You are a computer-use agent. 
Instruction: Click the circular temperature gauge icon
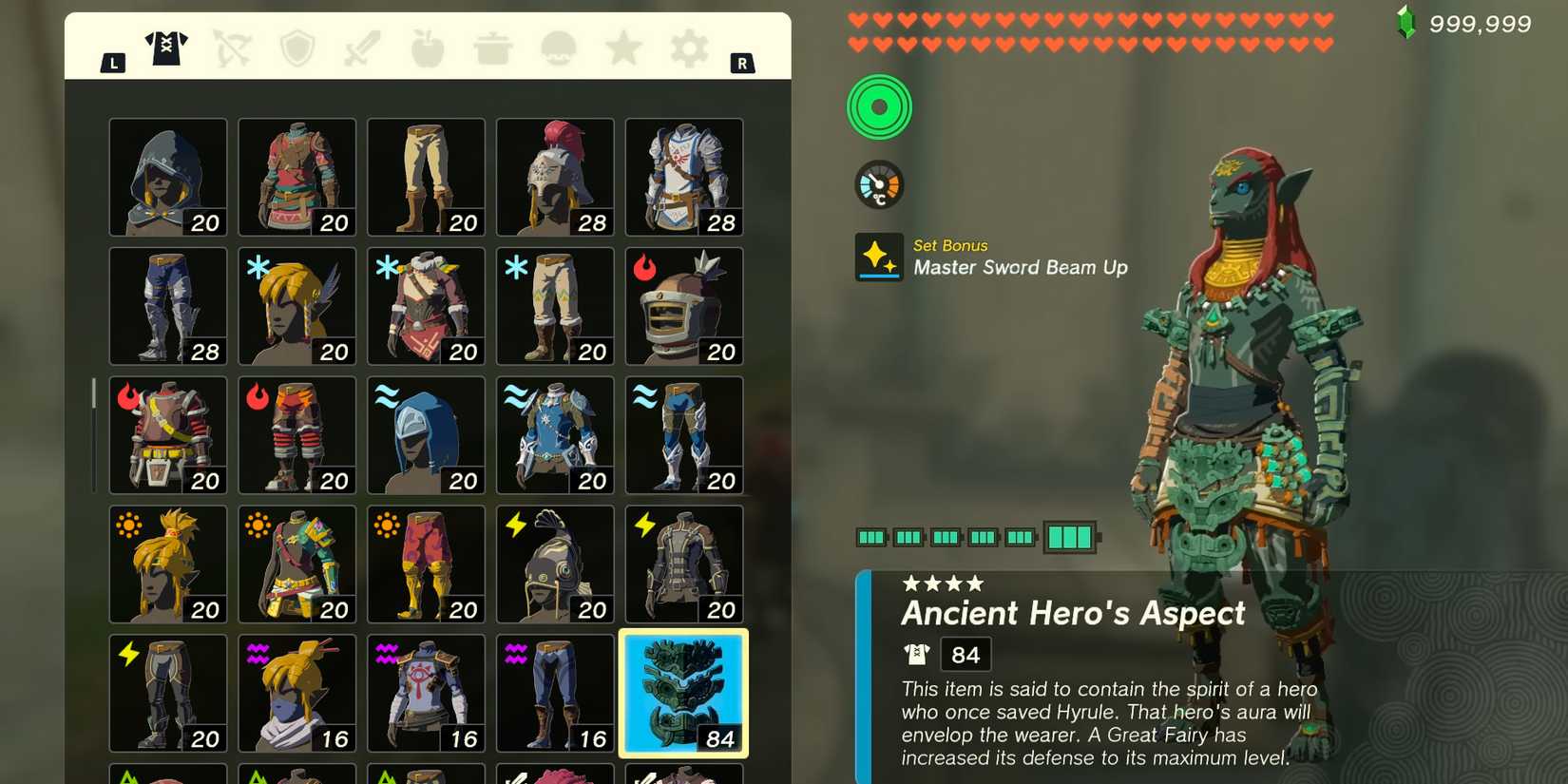click(878, 184)
